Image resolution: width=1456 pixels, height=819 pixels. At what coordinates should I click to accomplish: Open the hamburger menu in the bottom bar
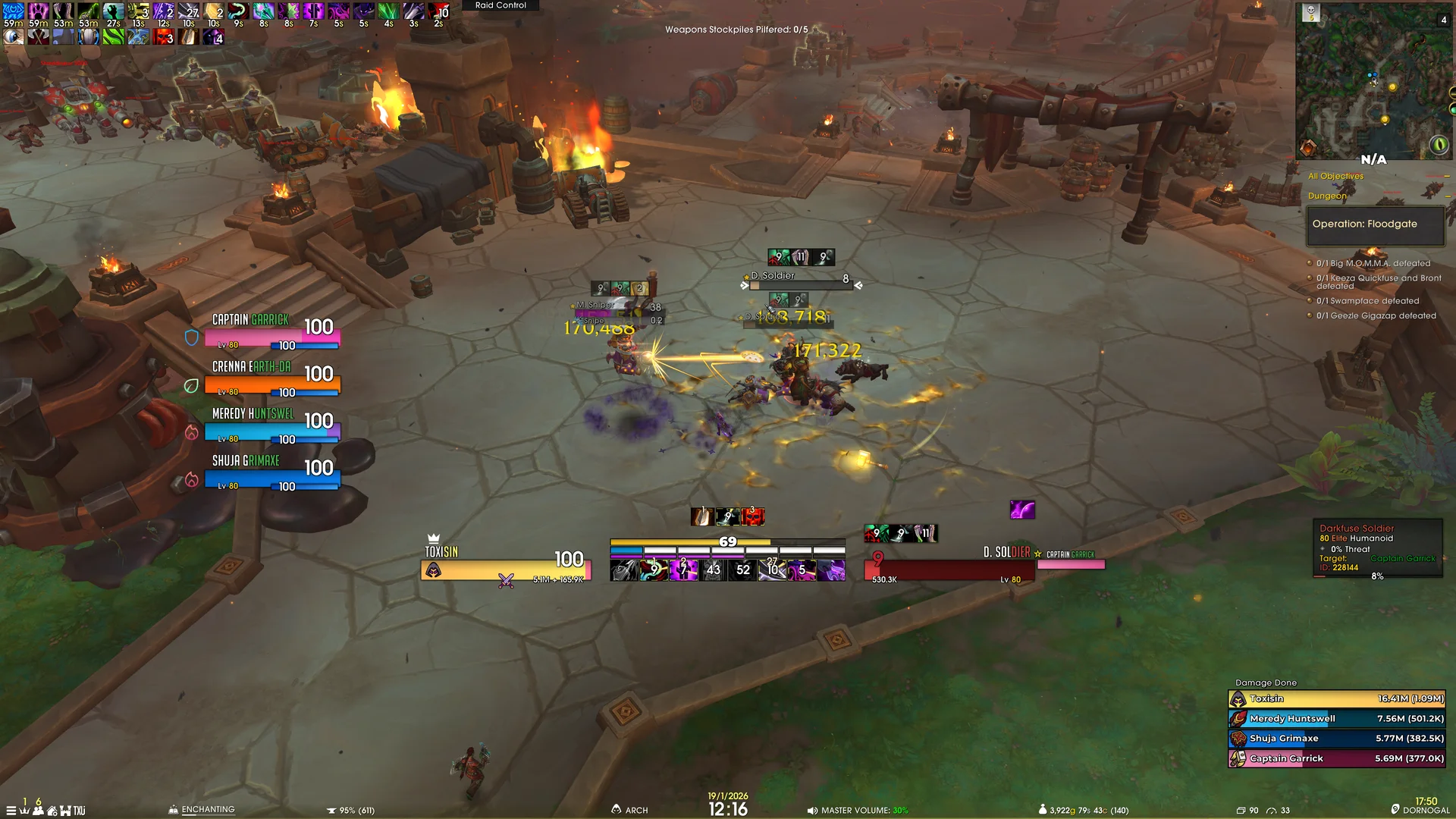pos(11,811)
